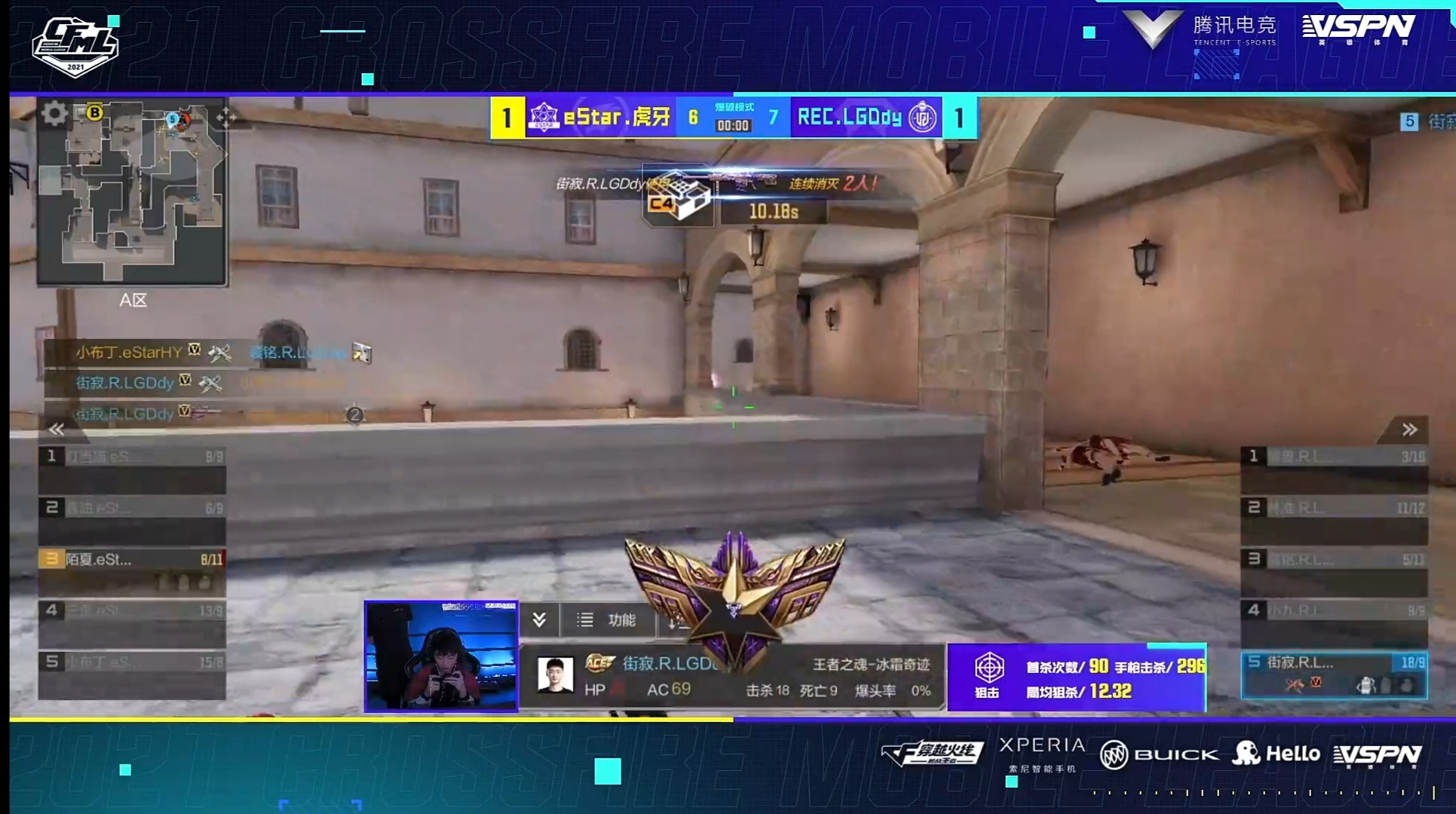The image size is (1456, 814).
Task: Collapse the left player list with the double-left arrows
Action: click(57, 429)
